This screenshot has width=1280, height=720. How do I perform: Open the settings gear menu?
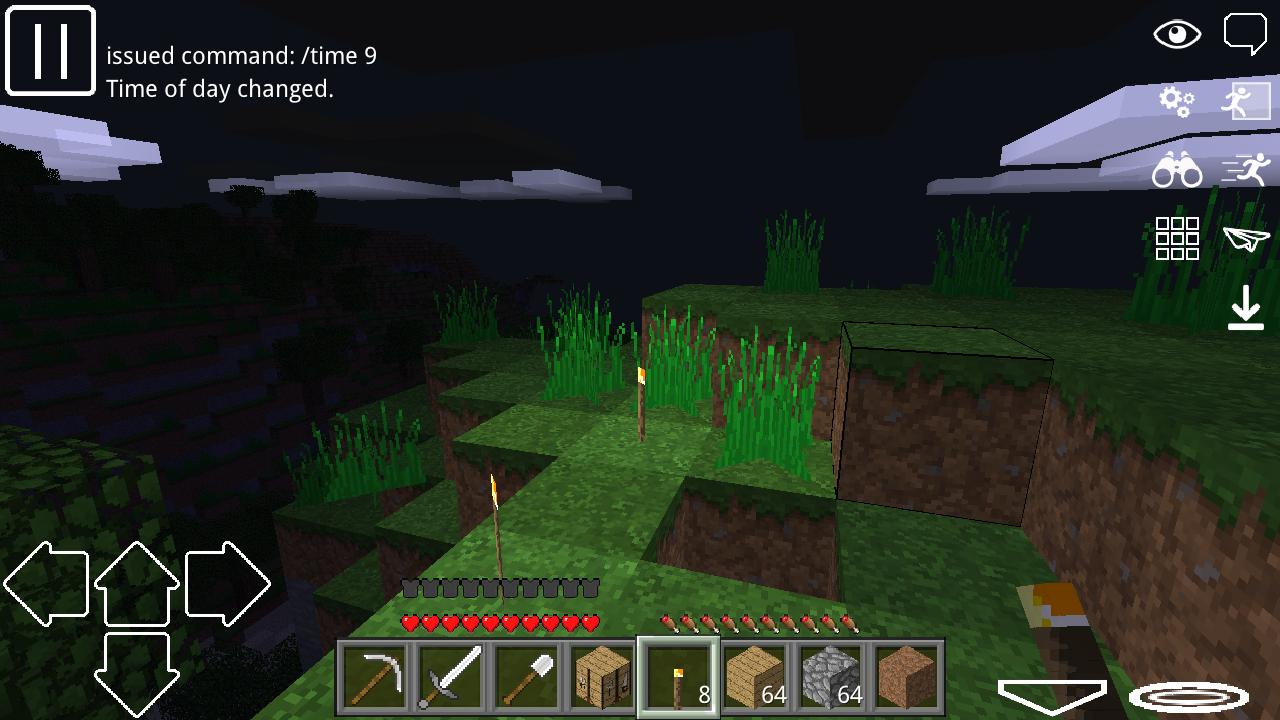pyautogui.click(x=1178, y=103)
